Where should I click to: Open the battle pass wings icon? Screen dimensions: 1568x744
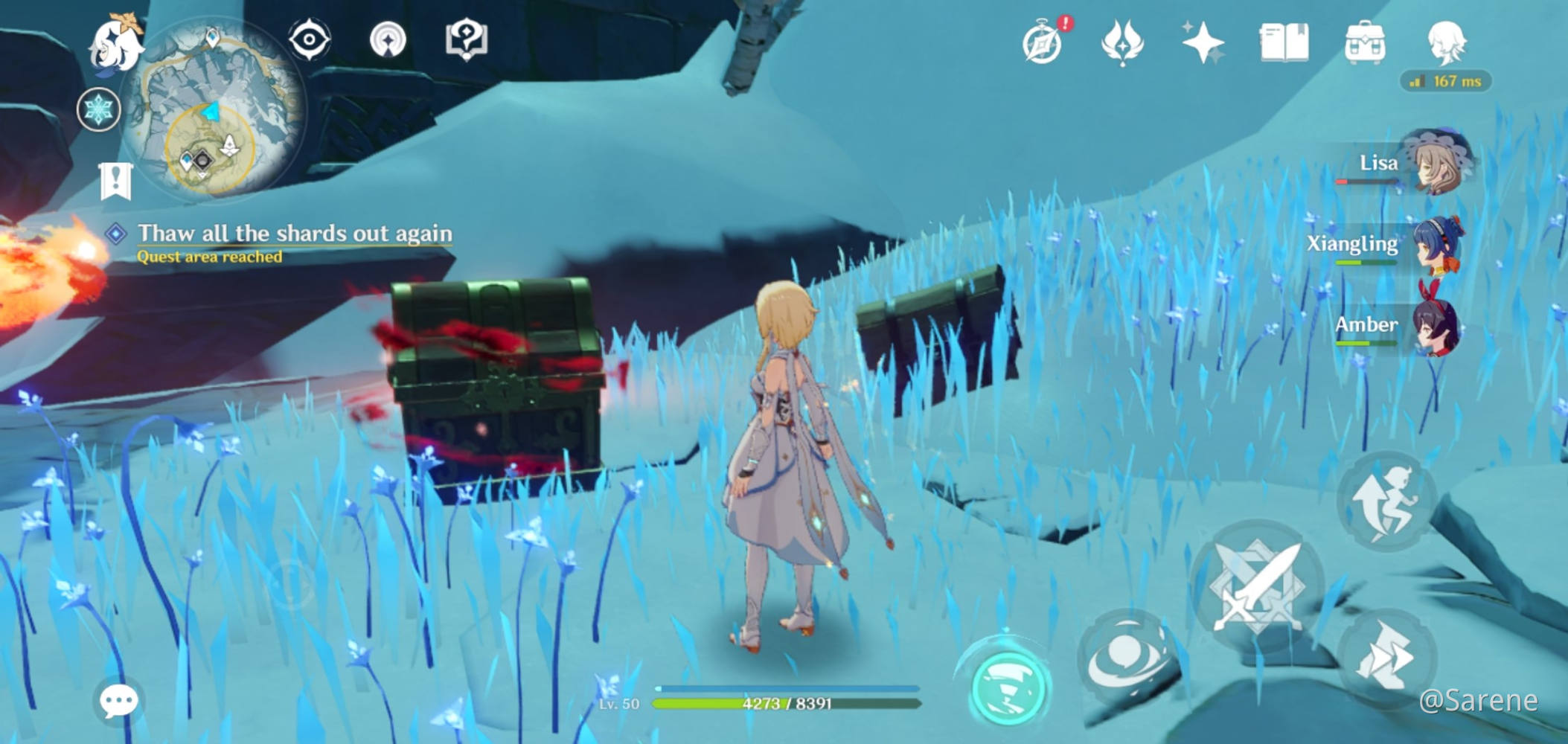pos(1122,42)
